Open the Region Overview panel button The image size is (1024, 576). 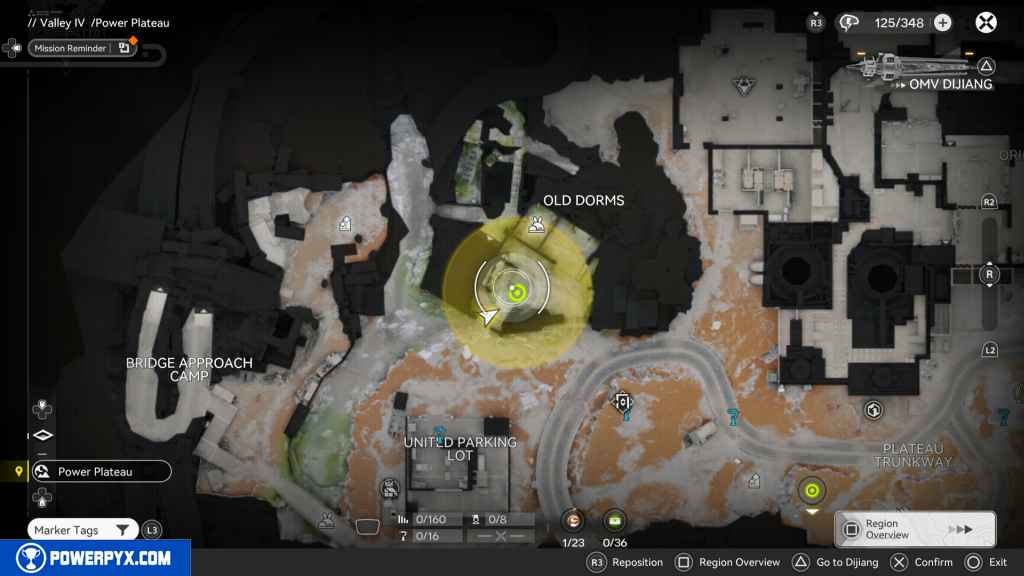[x=915, y=530]
